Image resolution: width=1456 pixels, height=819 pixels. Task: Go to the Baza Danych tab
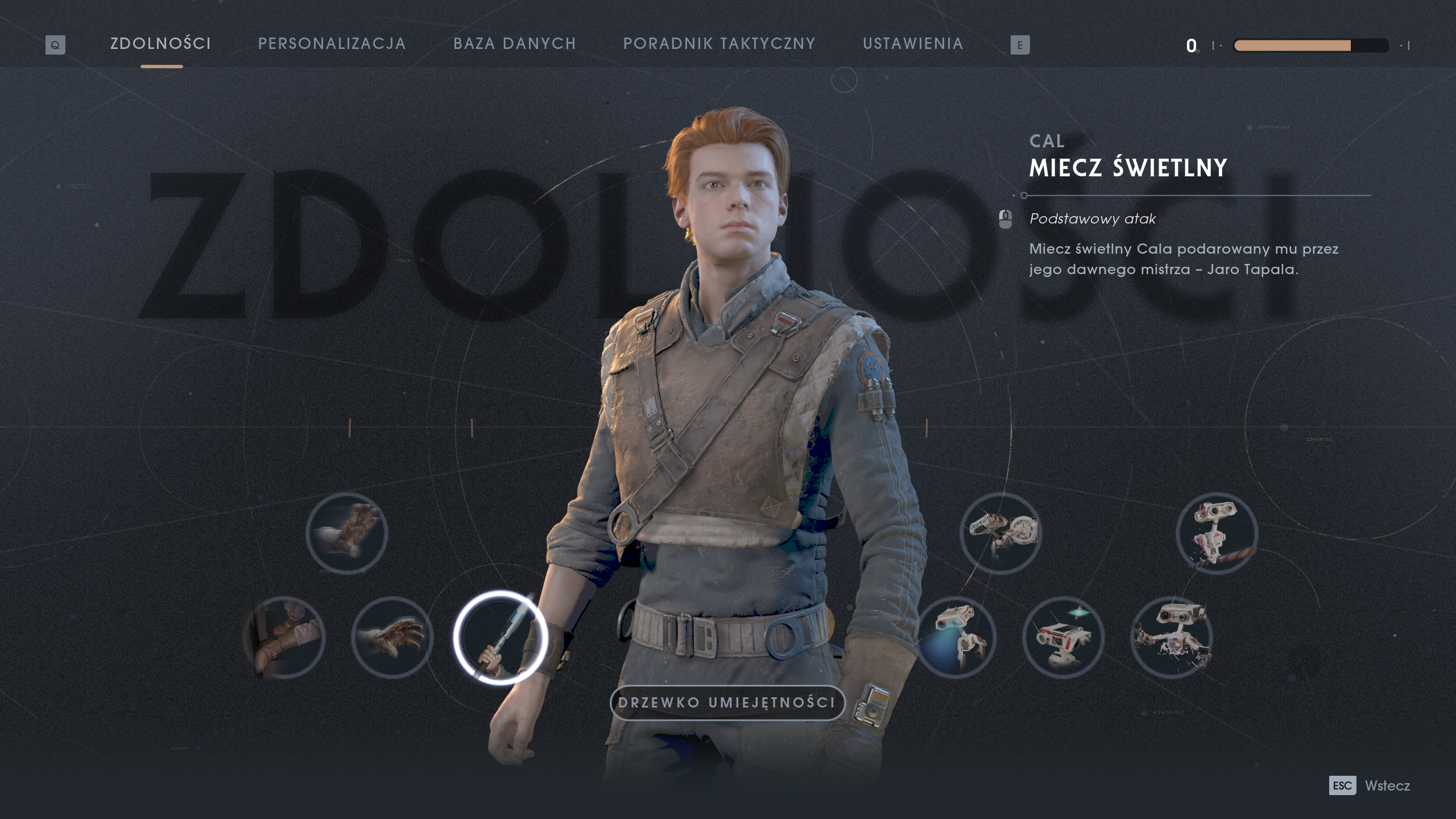(x=515, y=44)
